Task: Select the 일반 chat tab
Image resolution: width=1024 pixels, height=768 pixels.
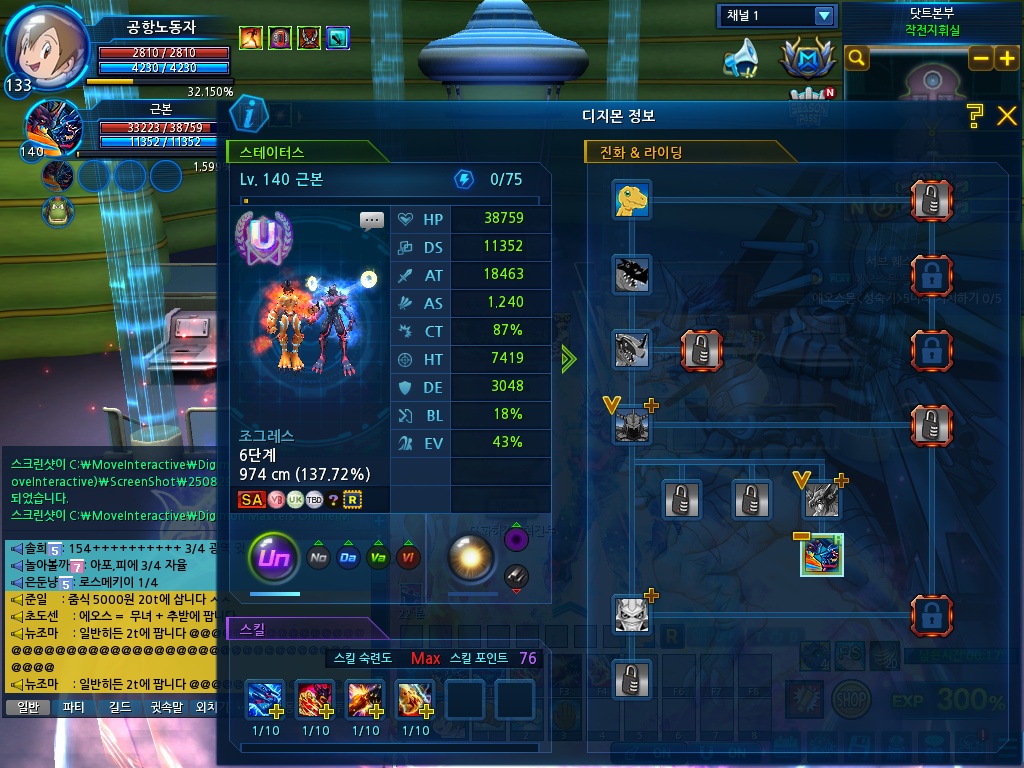Action: click(29, 707)
